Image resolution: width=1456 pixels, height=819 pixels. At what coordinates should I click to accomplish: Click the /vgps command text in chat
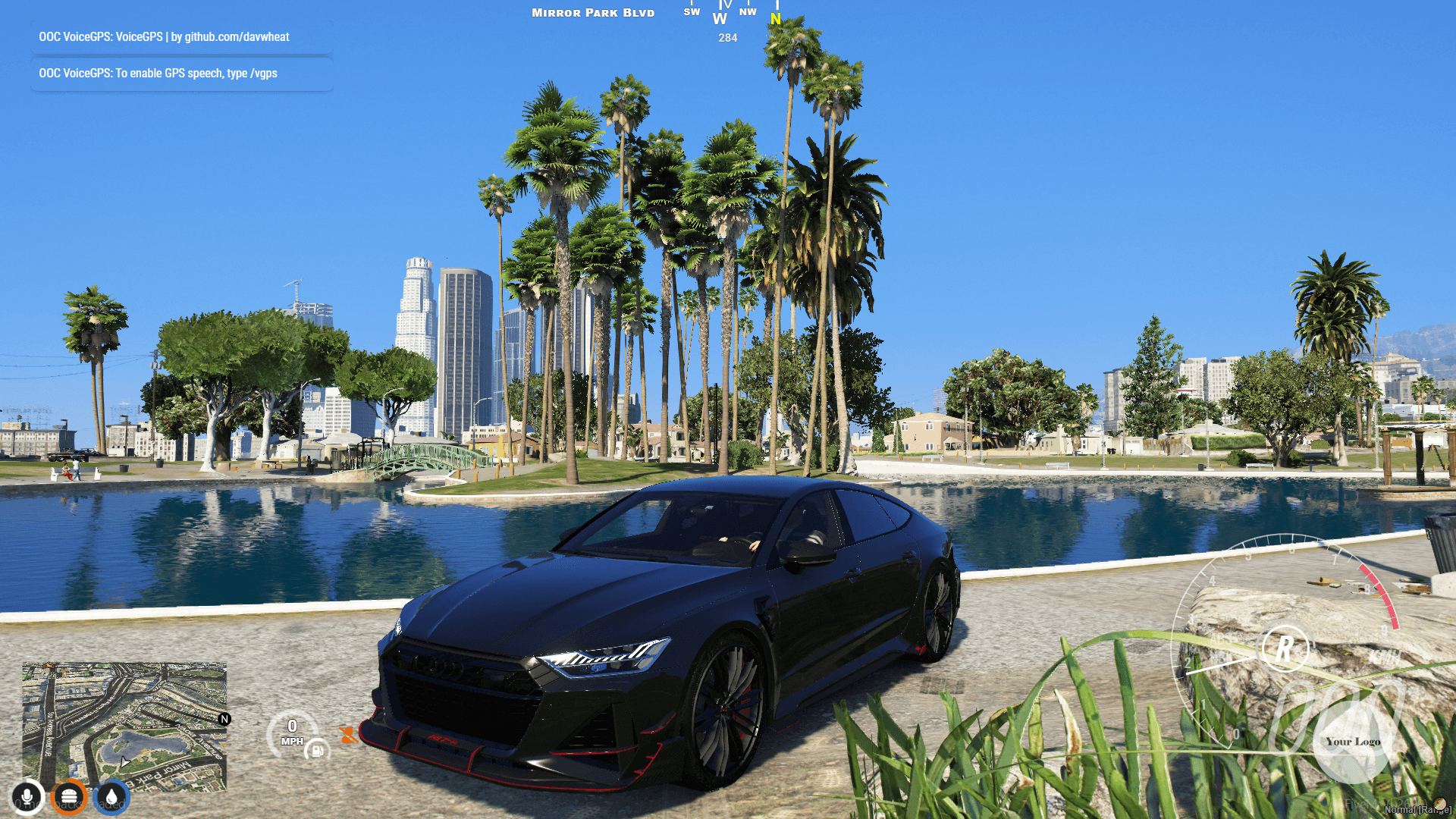[263, 73]
